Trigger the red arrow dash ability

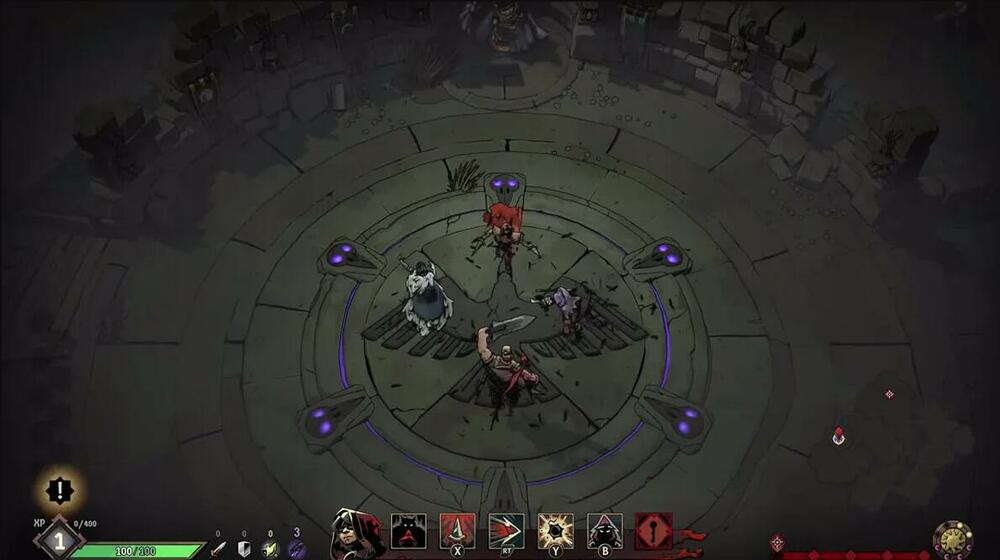click(x=506, y=530)
